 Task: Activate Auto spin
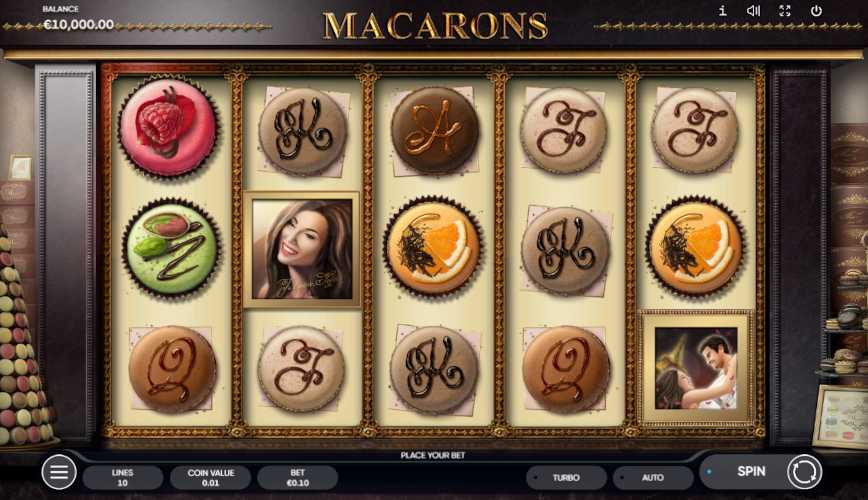pos(652,477)
